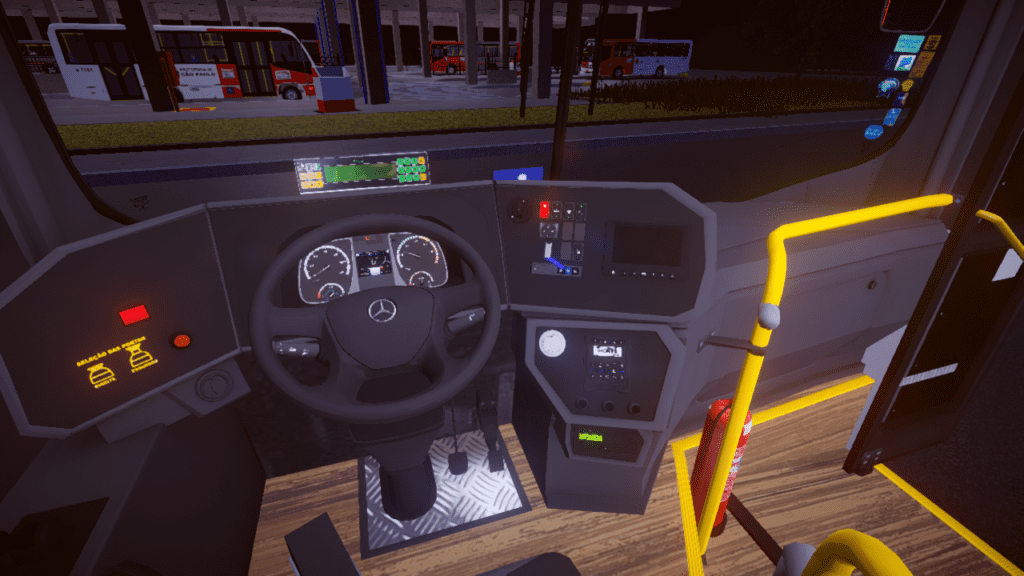Click the red rectangular warning light button
Viewport: 1024px width, 576px height.
coord(133,316)
